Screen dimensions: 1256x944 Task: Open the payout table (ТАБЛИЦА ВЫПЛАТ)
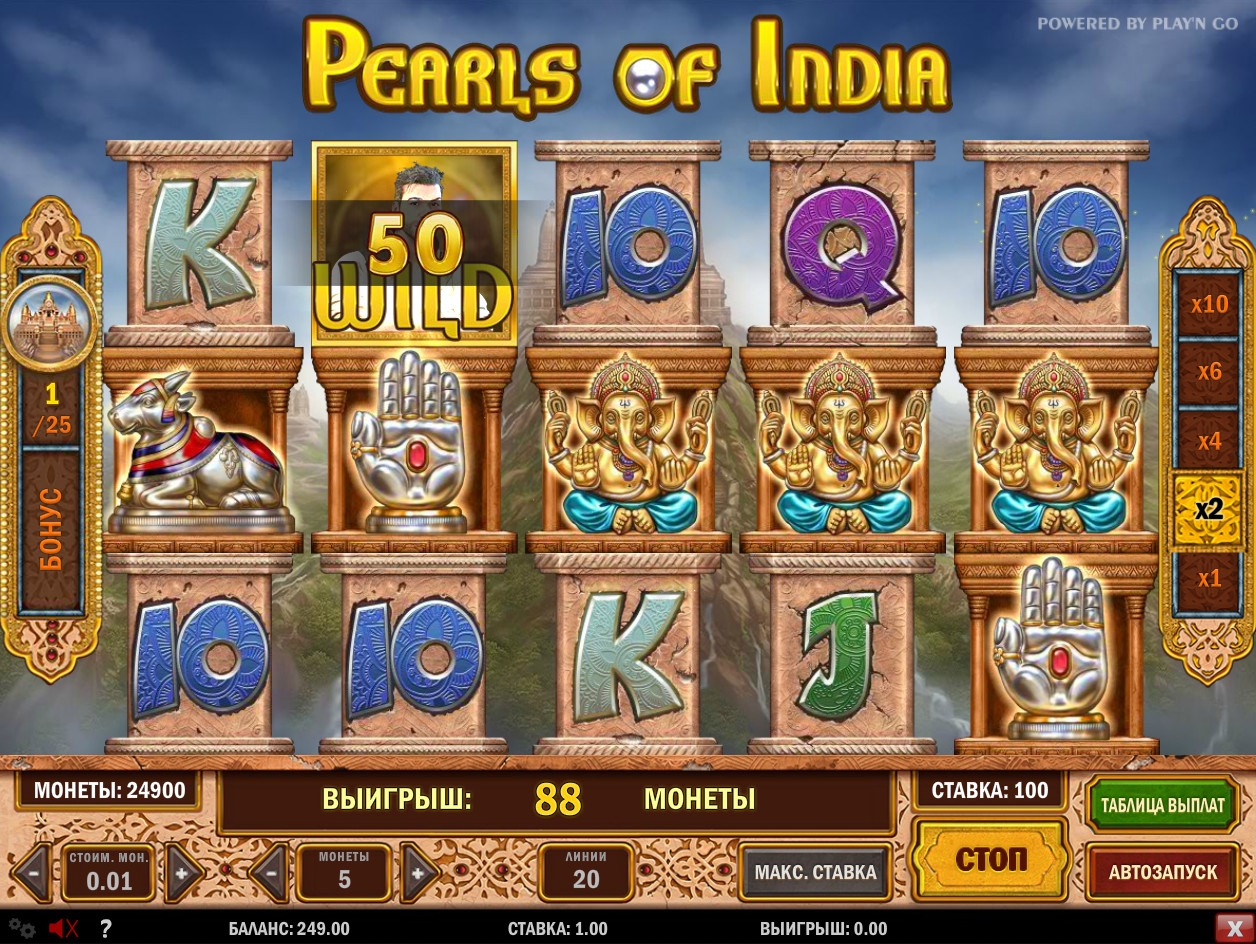1162,805
